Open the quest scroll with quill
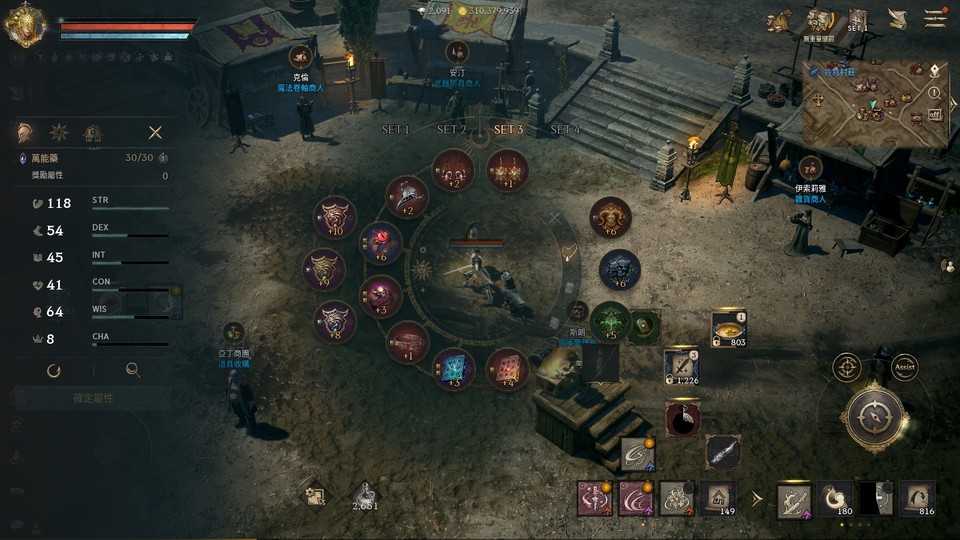Viewport: 960px width, 540px height. pyautogui.click(x=897, y=19)
